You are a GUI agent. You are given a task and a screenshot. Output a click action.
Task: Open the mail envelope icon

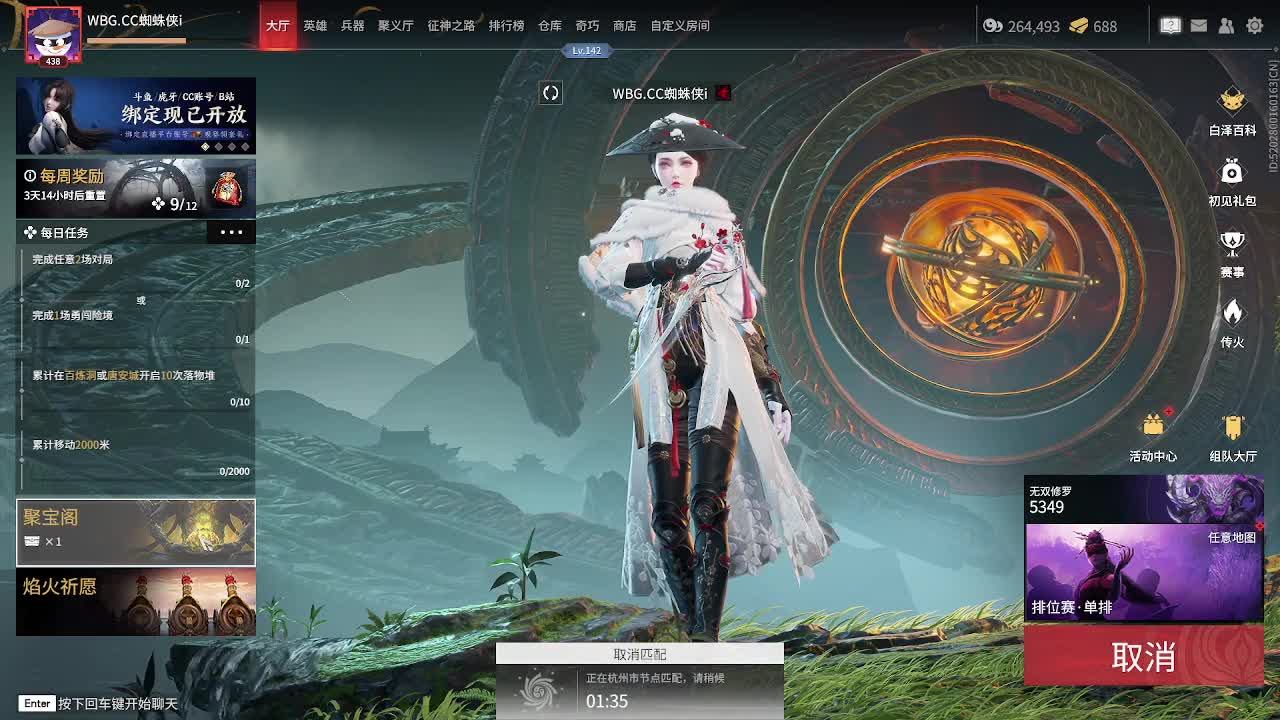pyautogui.click(x=1199, y=25)
